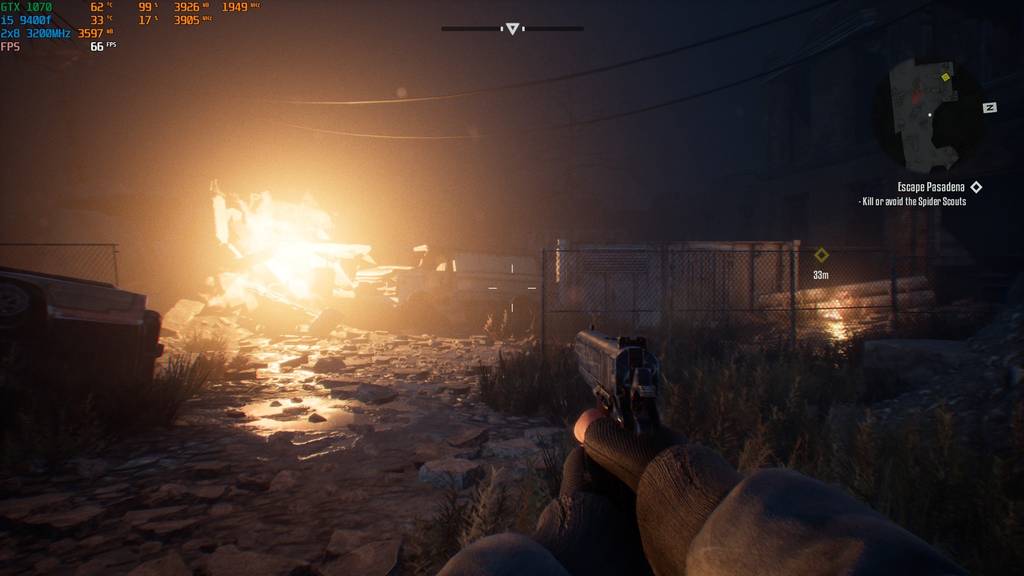Click the yellow objective marker on minimap
1024x576 pixels.
(x=945, y=76)
